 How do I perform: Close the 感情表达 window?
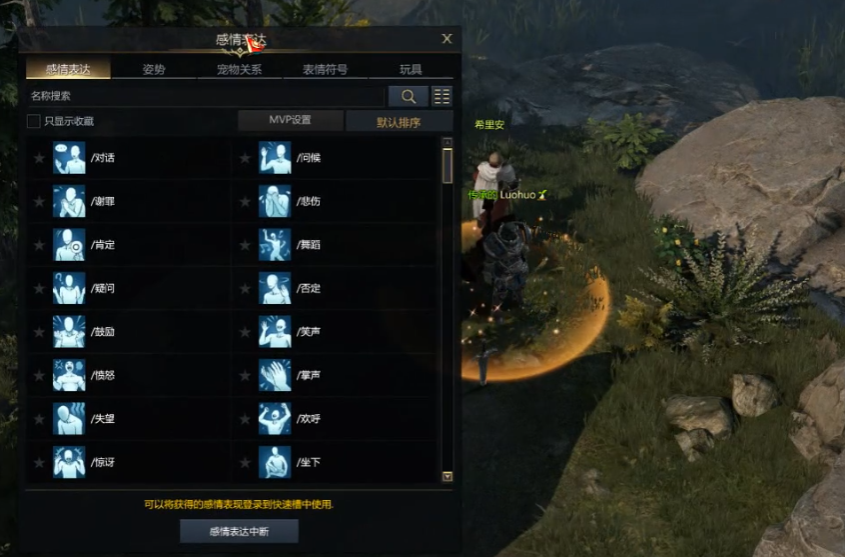pos(447,39)
